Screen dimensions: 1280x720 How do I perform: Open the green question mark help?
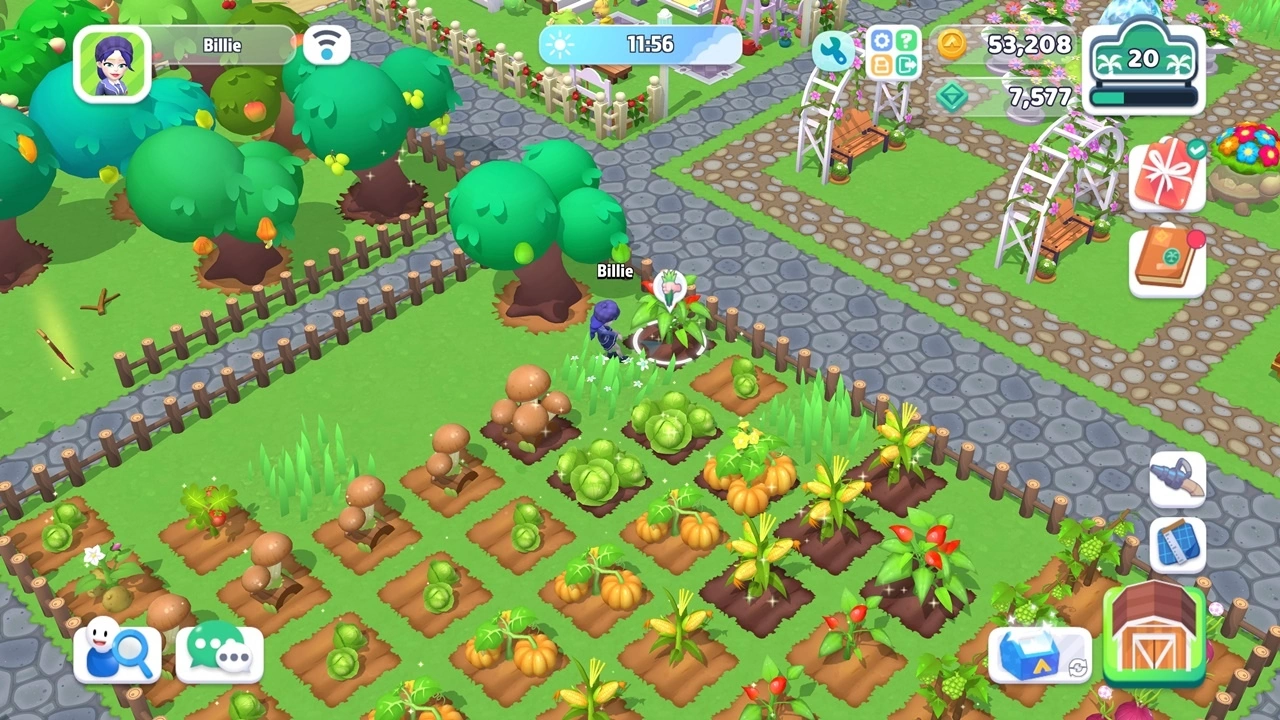pos(906,40)
